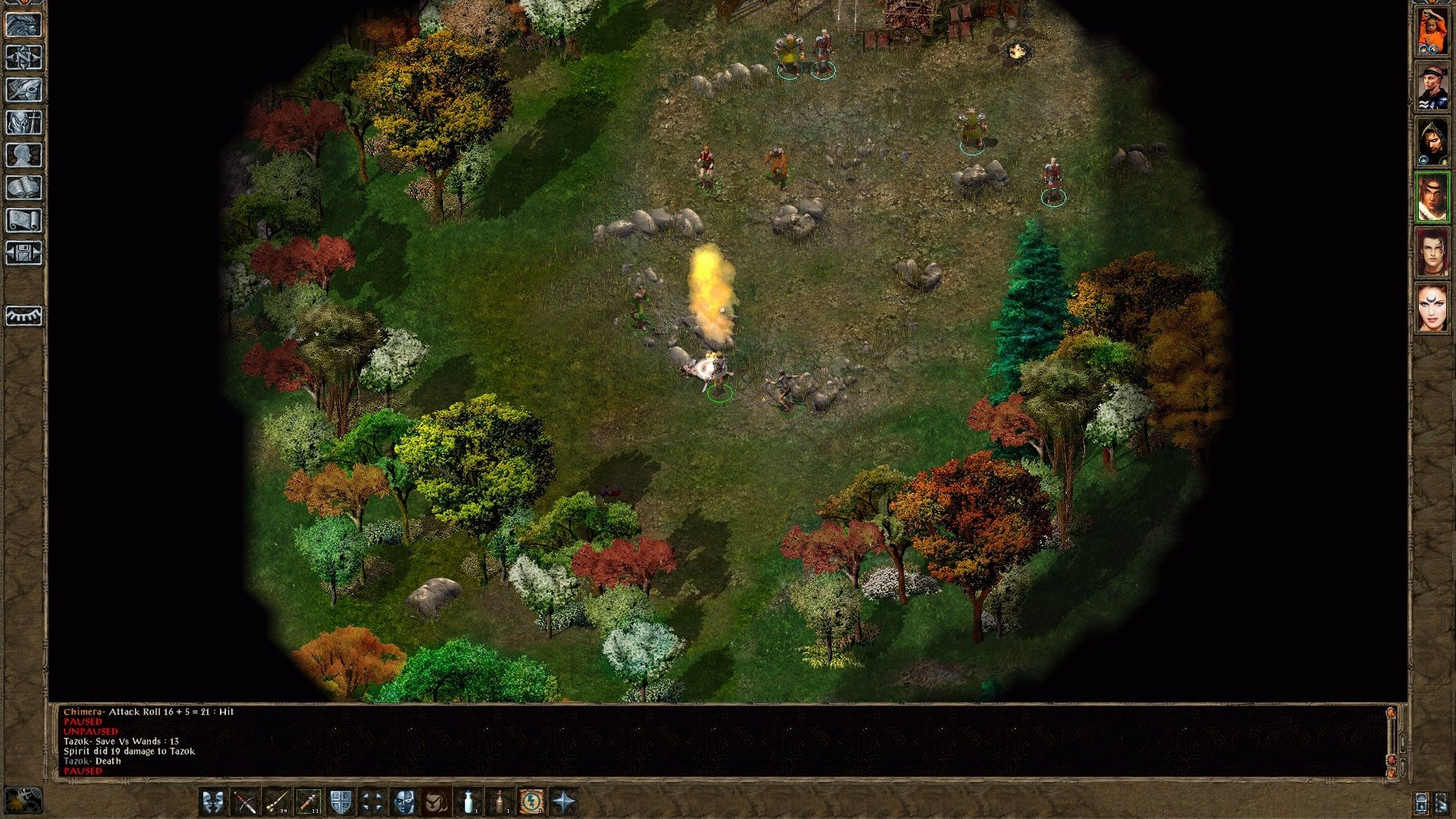Open the area map with the compass button

pos(24,57)
